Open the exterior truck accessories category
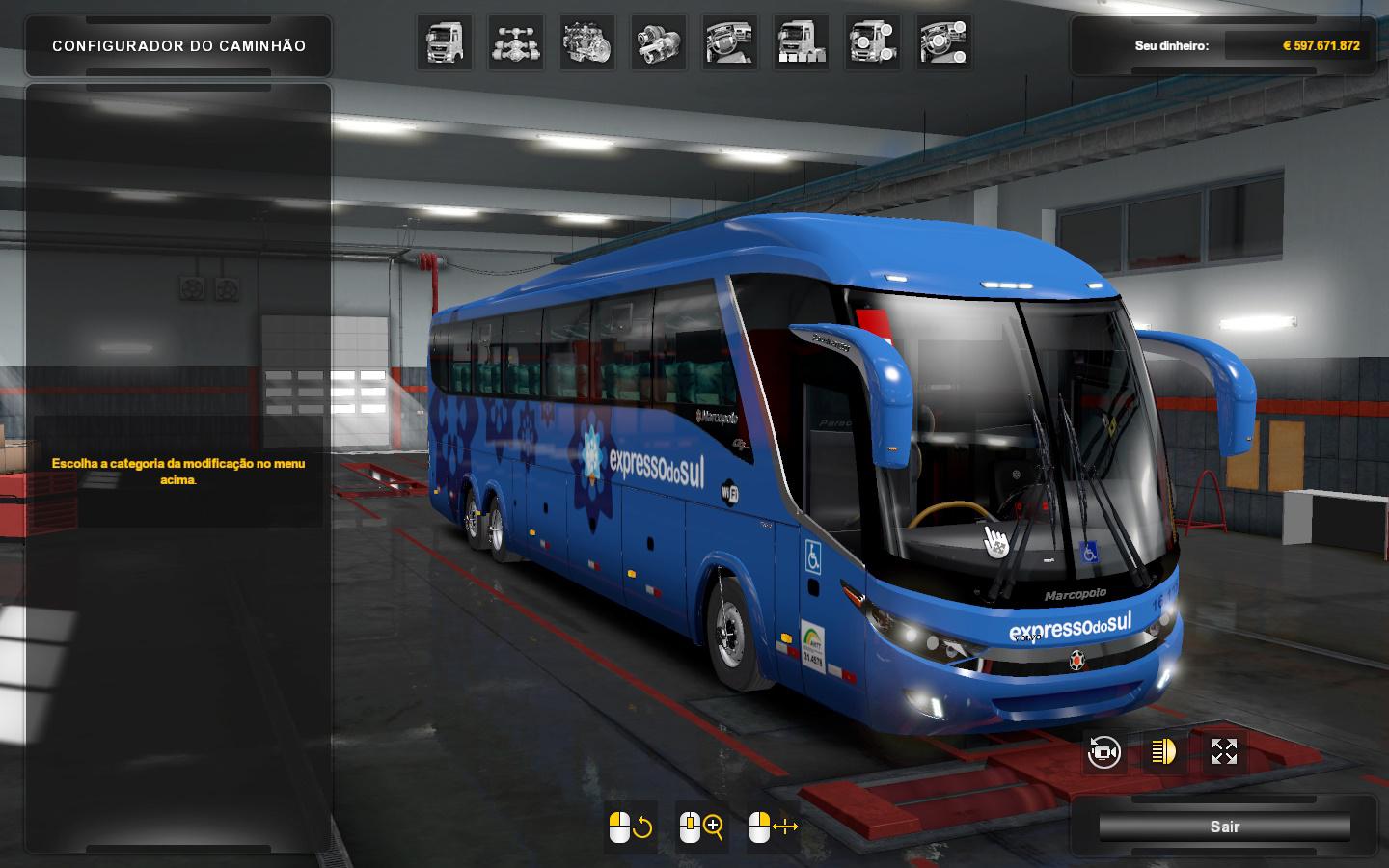Viewport: 1389px width, 868px height. pos(873,42)
